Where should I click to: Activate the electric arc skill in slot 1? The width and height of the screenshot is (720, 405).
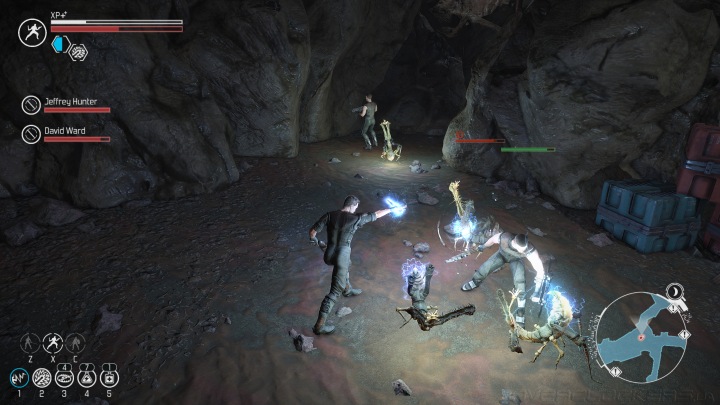pos(18,377)
